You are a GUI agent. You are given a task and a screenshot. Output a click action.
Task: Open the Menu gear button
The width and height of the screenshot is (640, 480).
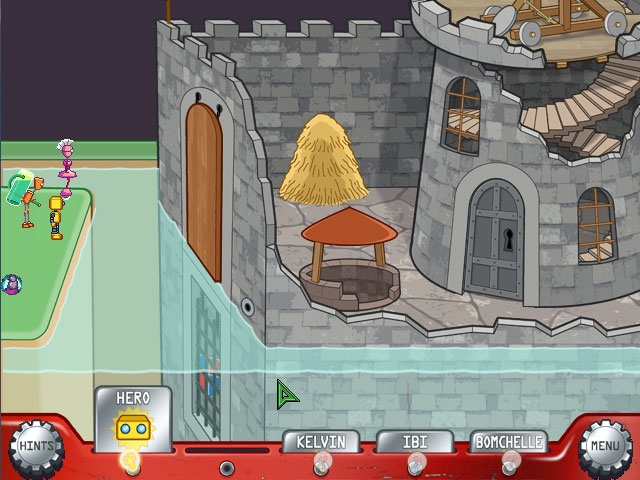pyautogui.click(x=605, y=448)
